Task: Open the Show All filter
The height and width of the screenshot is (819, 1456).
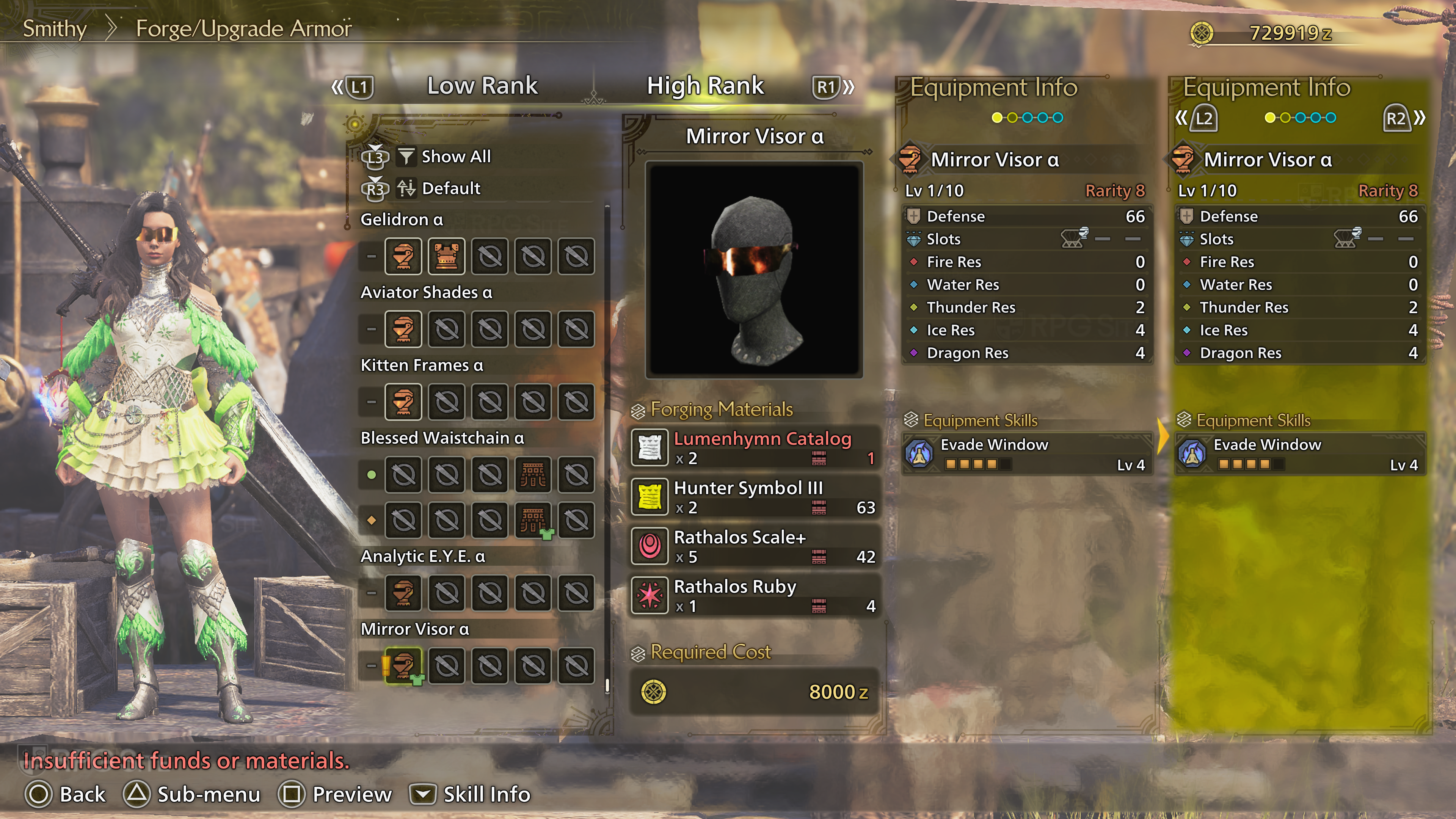Action: [455, 157]
